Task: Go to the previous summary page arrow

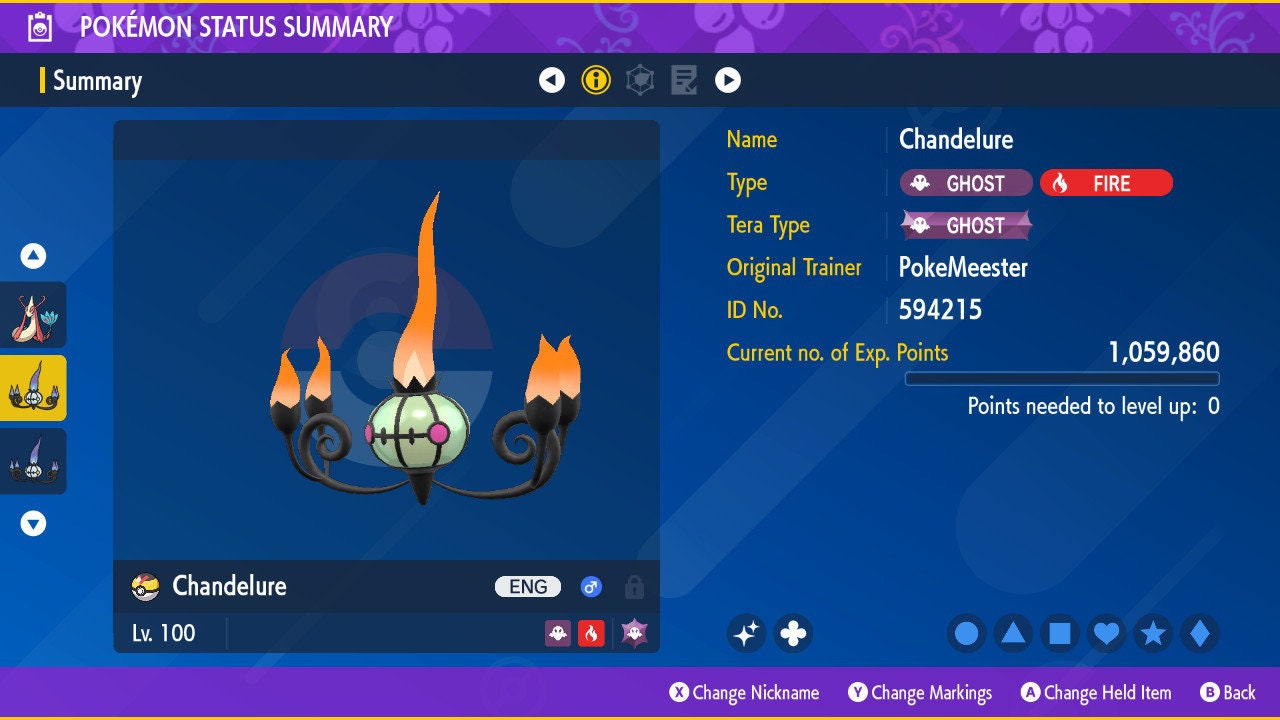Action: (552, 81)
